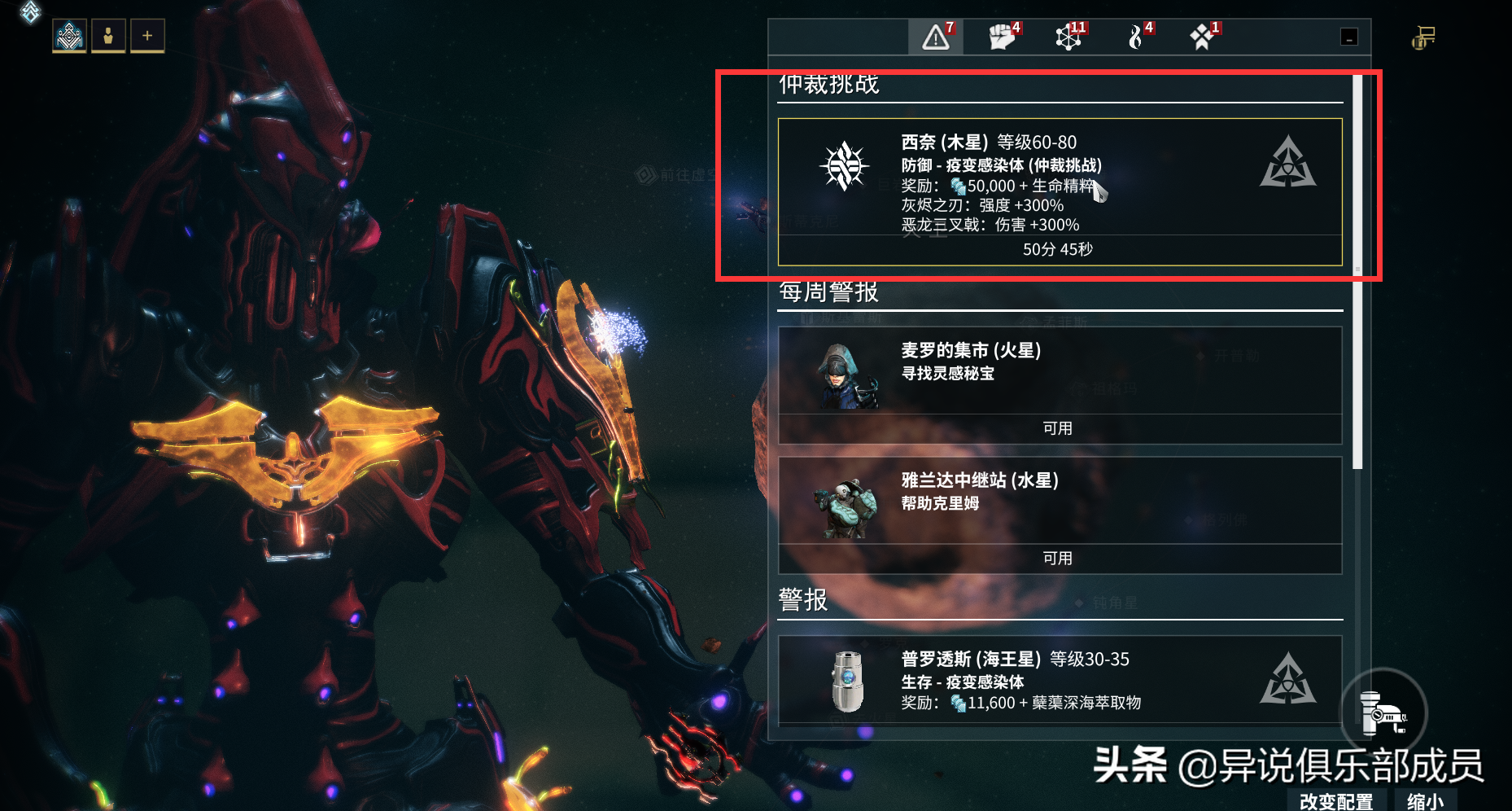Screen dimensions: 1512x811
Task: Open the Warframe main menu logo
Action: pyautogui.click(x=29, y=11)
